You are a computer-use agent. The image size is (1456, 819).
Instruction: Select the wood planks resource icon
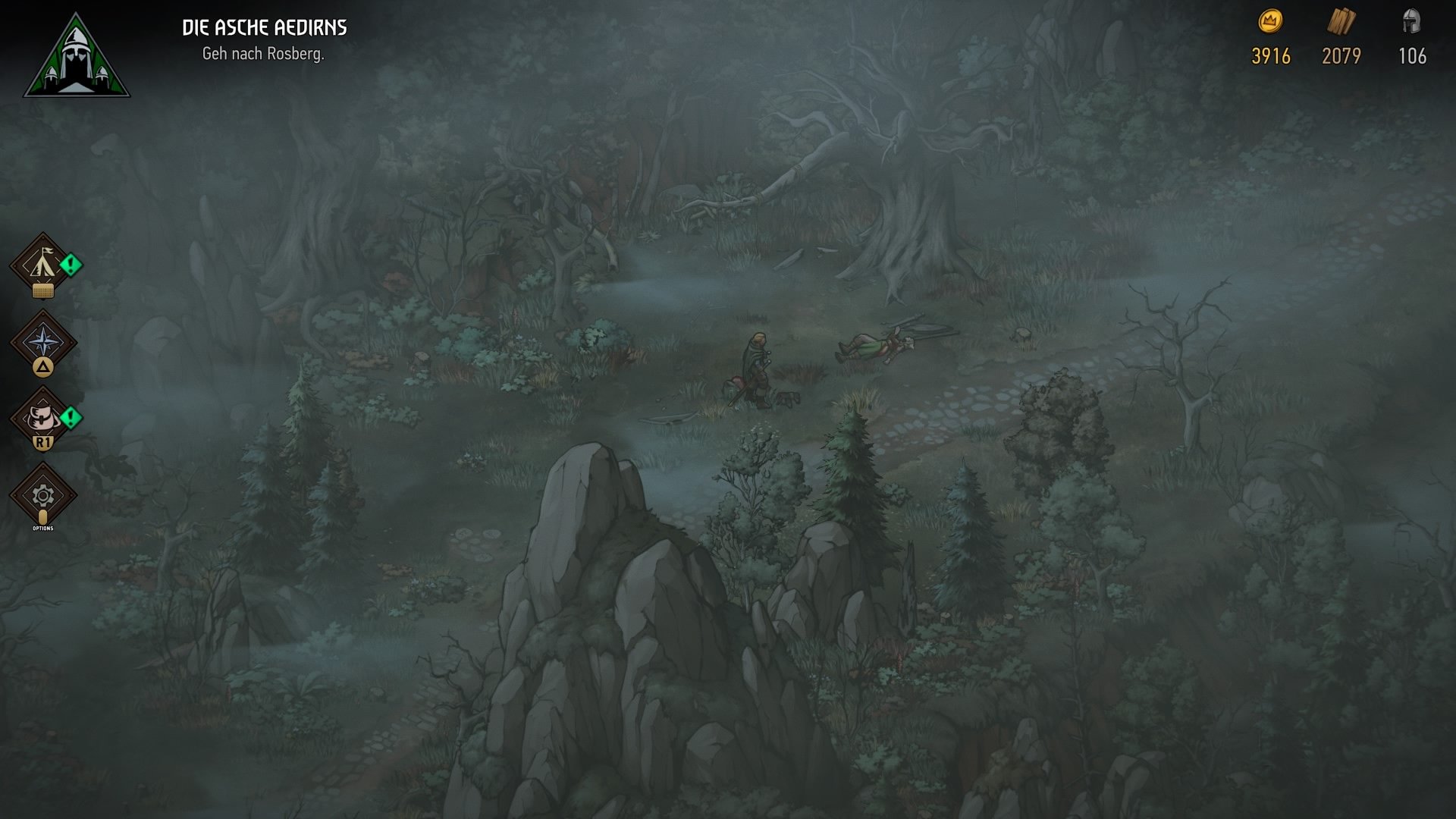click(1341, 21)
